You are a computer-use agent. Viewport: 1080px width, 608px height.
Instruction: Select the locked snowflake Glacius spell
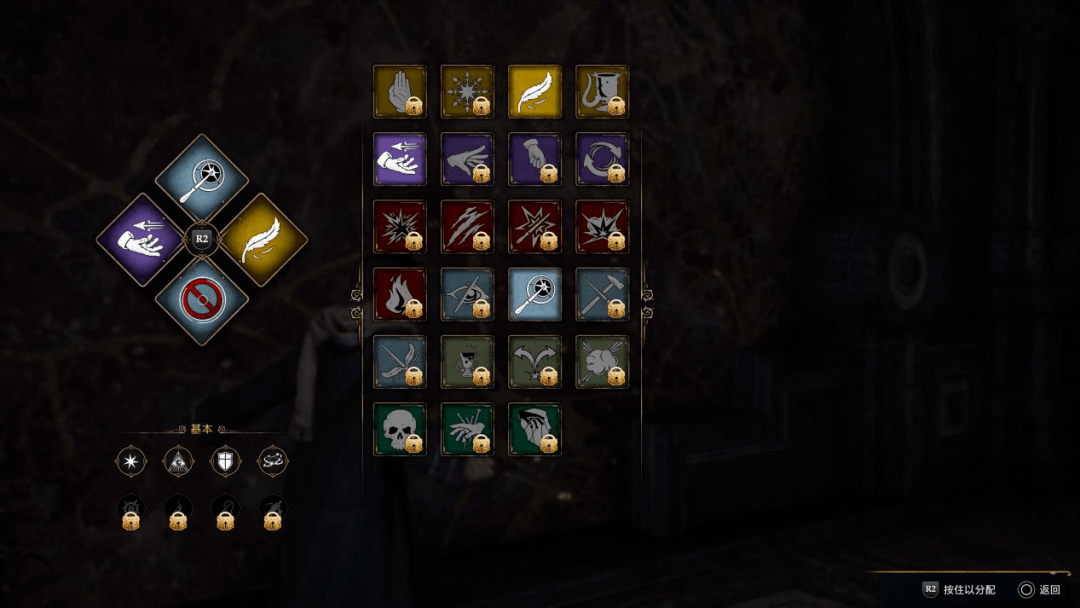tap(467, 92)
